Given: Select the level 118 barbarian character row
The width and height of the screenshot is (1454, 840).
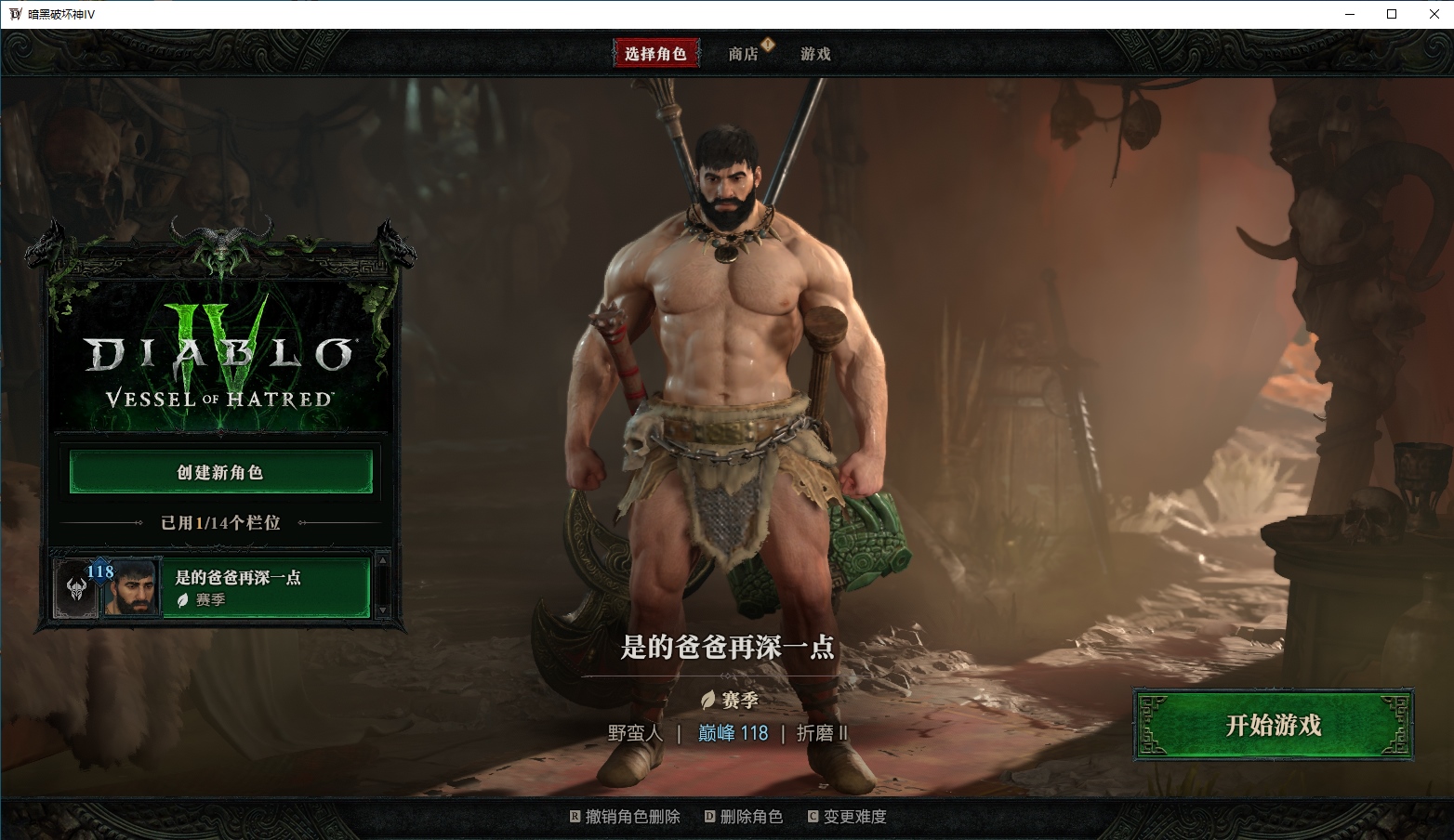Looking at the screenshot, I should pyautogui.click(x=264, y=587).
